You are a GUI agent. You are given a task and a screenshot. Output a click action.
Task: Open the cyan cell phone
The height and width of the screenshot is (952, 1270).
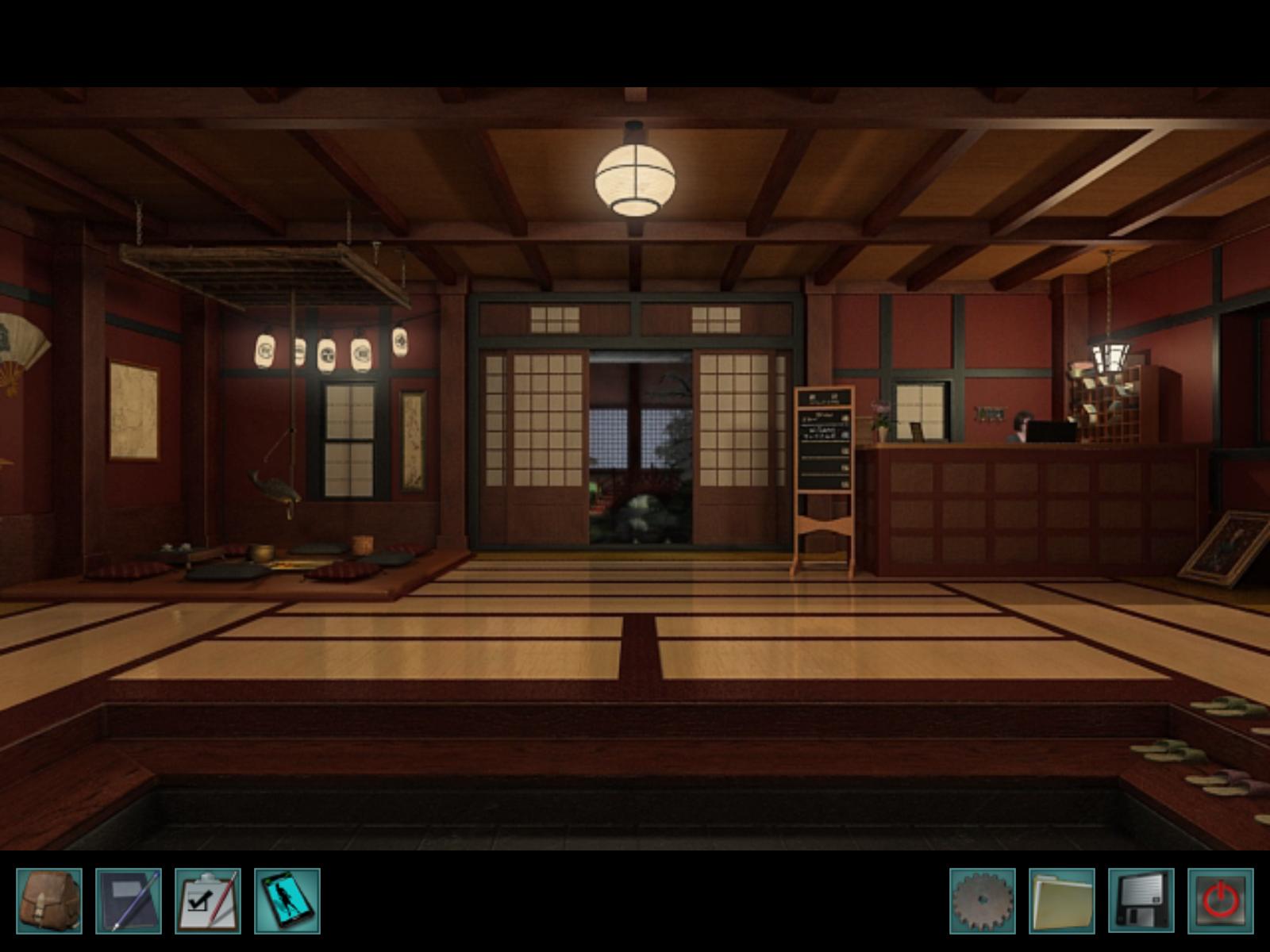coord(287,900)
